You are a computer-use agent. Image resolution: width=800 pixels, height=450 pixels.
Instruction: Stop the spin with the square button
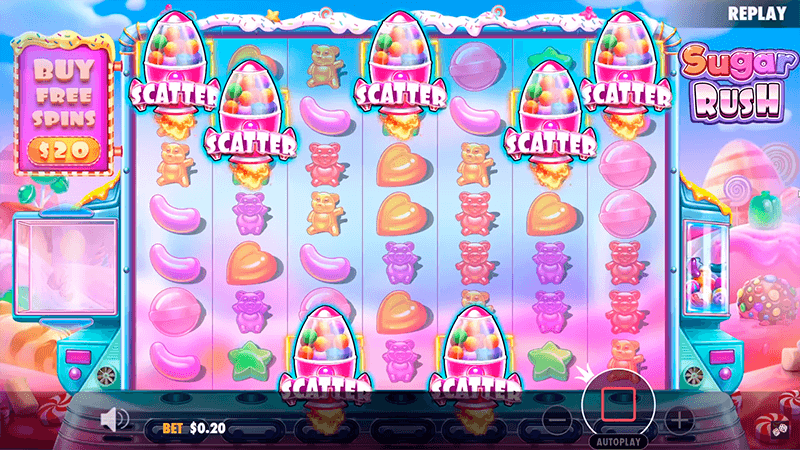[619, 403]
